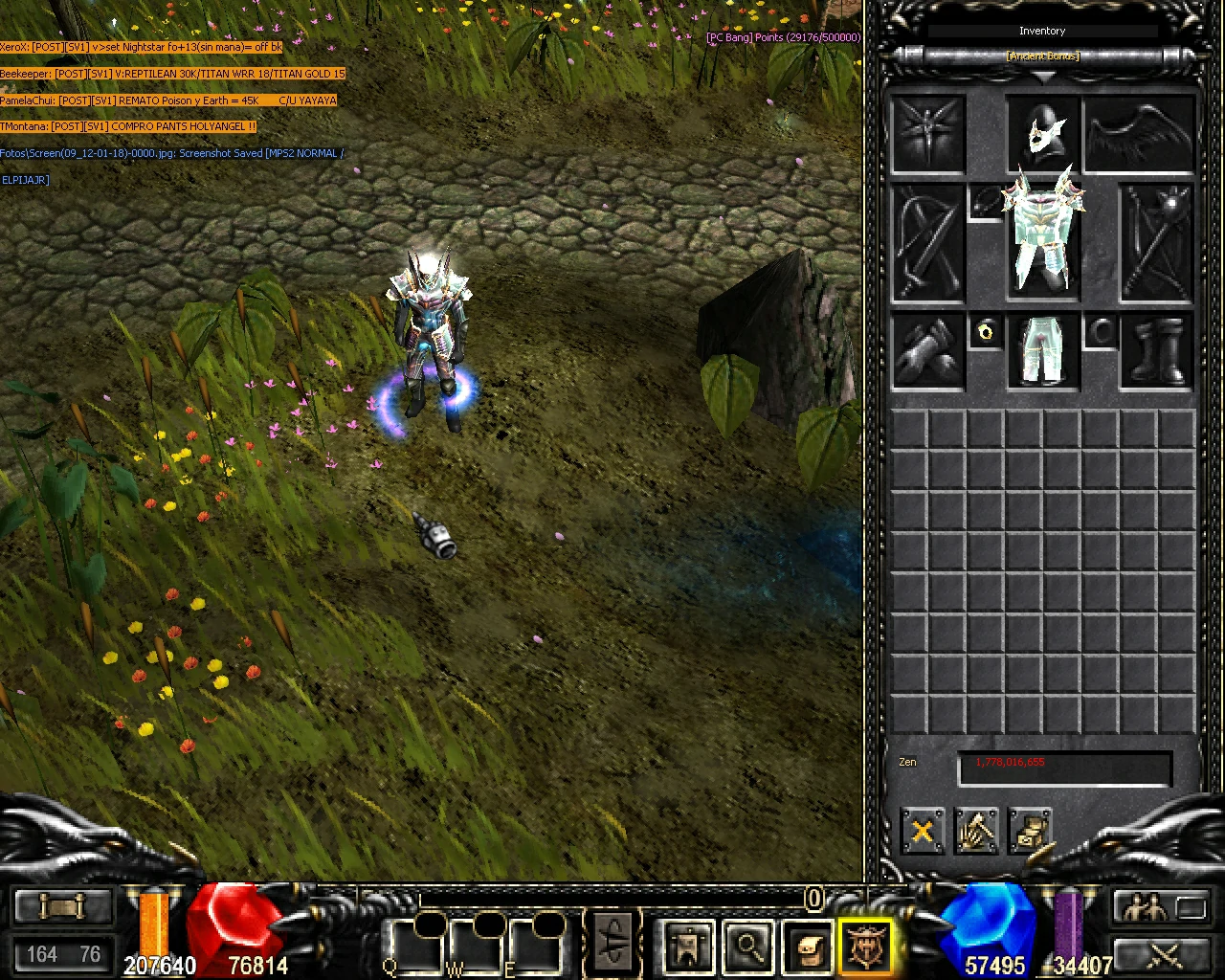Select the equipped helmet slot
Image resolution: width=1225 pixels, height=980 pixels.
pos(1043,134)
